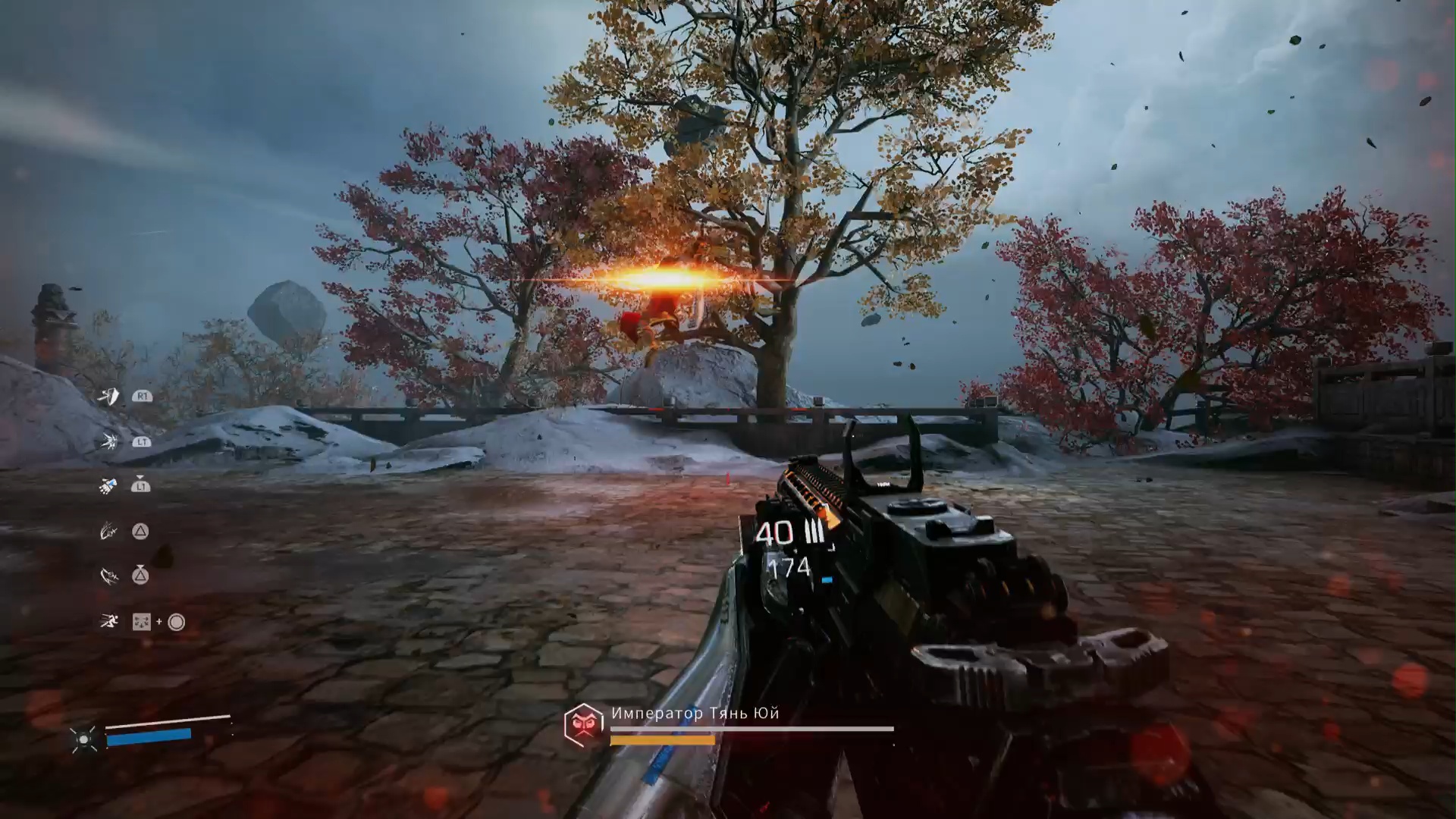Image resolution: width=1456 pixels, height=819 pixels.
Task: Select the starburst energy icon beside blue bar
Action: click(x=83, y=739)
